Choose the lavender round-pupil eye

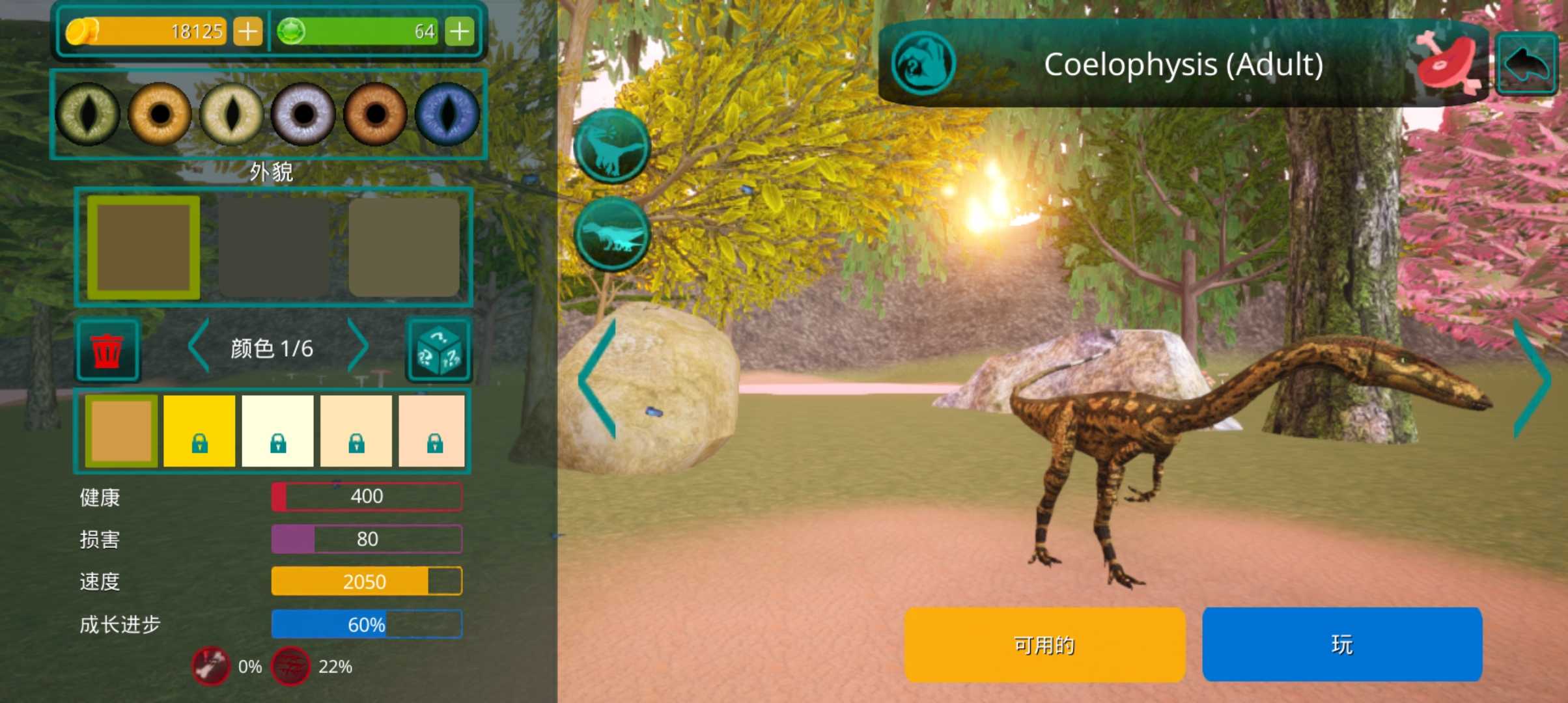[x=303, y=115]
